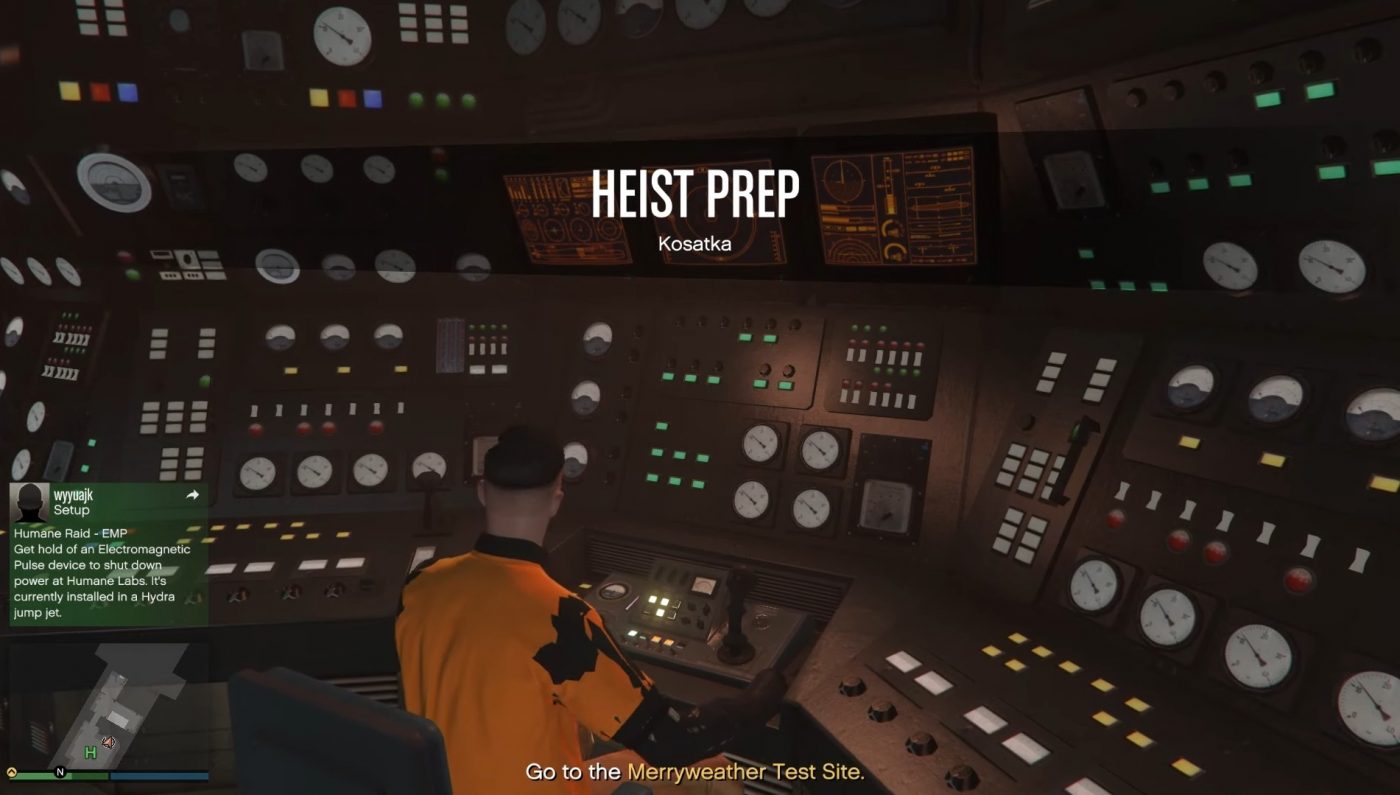The height and width of the screenshot is (795, 1400).
Task: Select the Kosatka label under HEIST PREP
Action: (698, 243)
